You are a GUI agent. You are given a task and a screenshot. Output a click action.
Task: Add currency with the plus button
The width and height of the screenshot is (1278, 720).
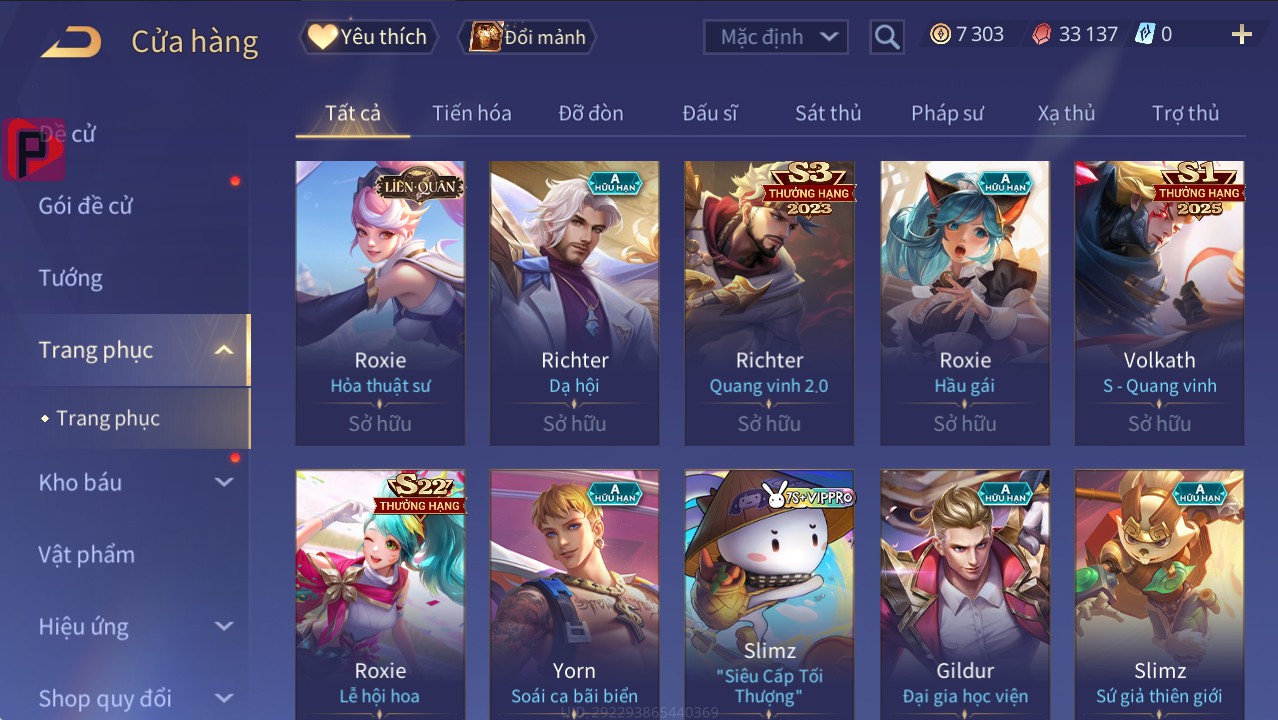(1241, 35)
